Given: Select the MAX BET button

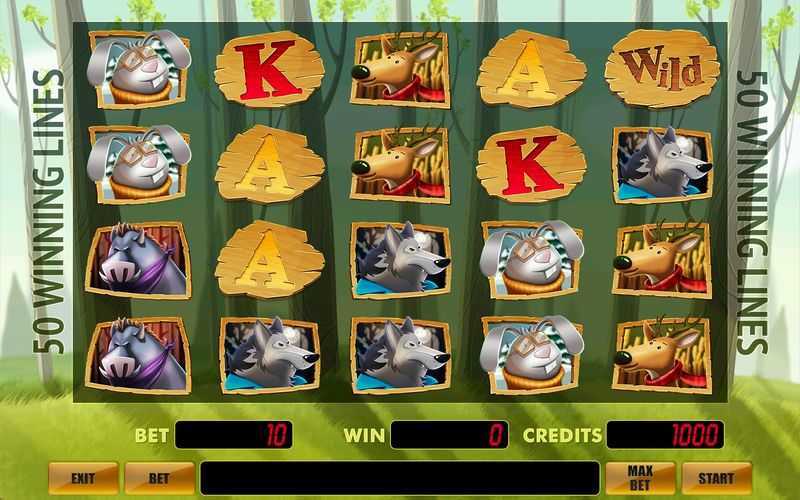Looking at the screenshot, I should [x=639, y=478].
